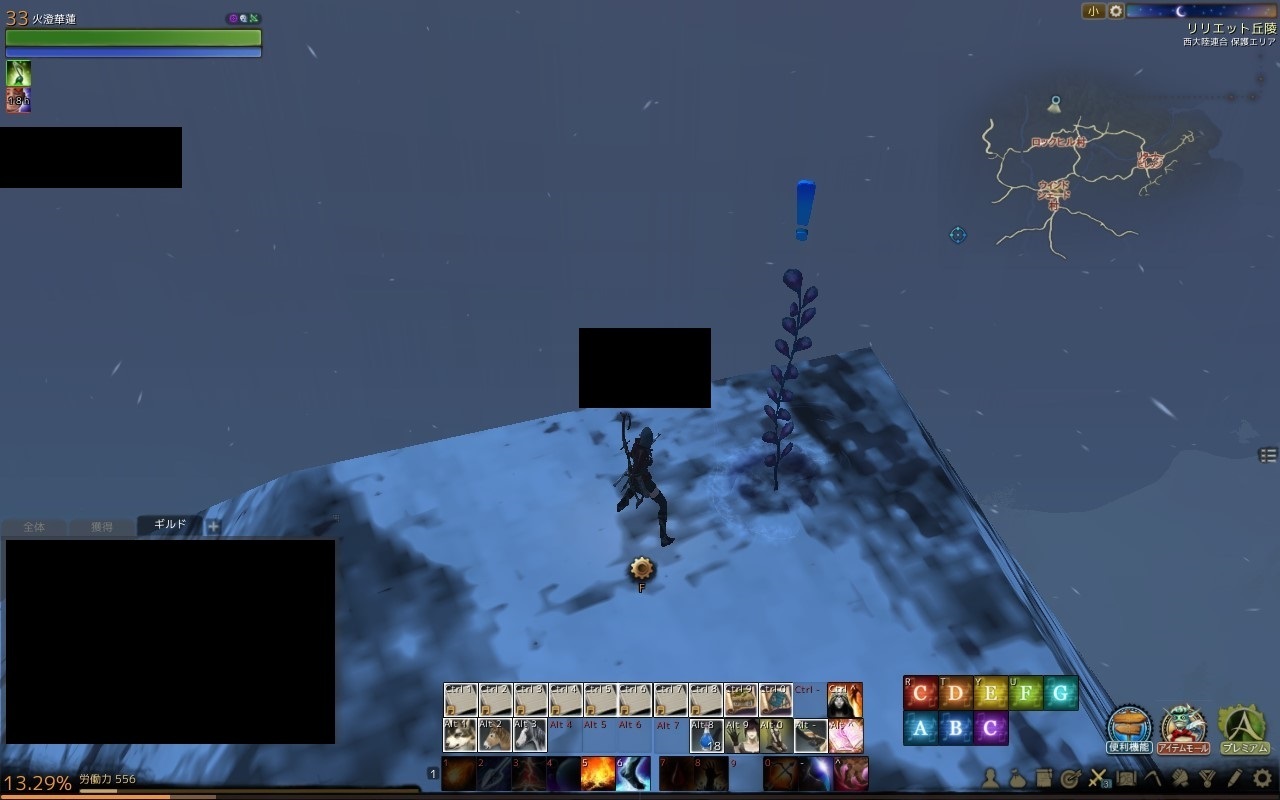This screenshot has height=800, width=1280.
Task: Open the system settings gear in bottom bar
Action: tap(1263, 777)
